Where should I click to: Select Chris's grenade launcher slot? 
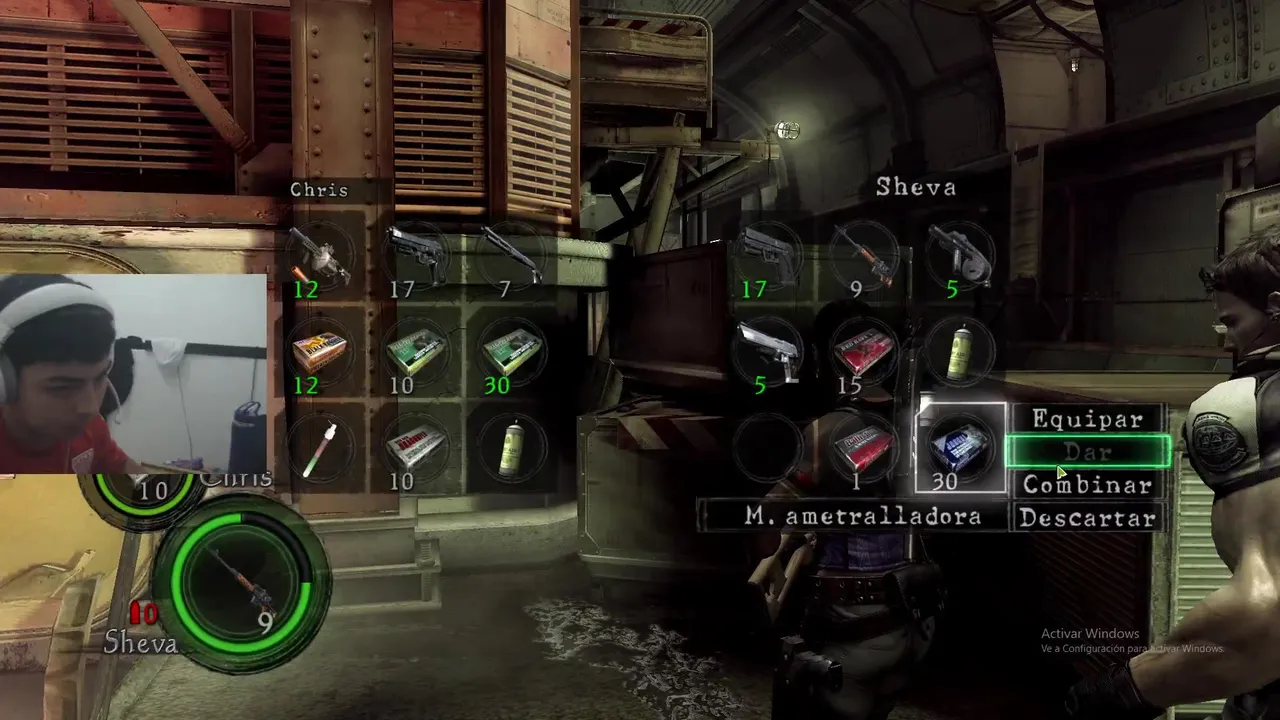(320, 258)
